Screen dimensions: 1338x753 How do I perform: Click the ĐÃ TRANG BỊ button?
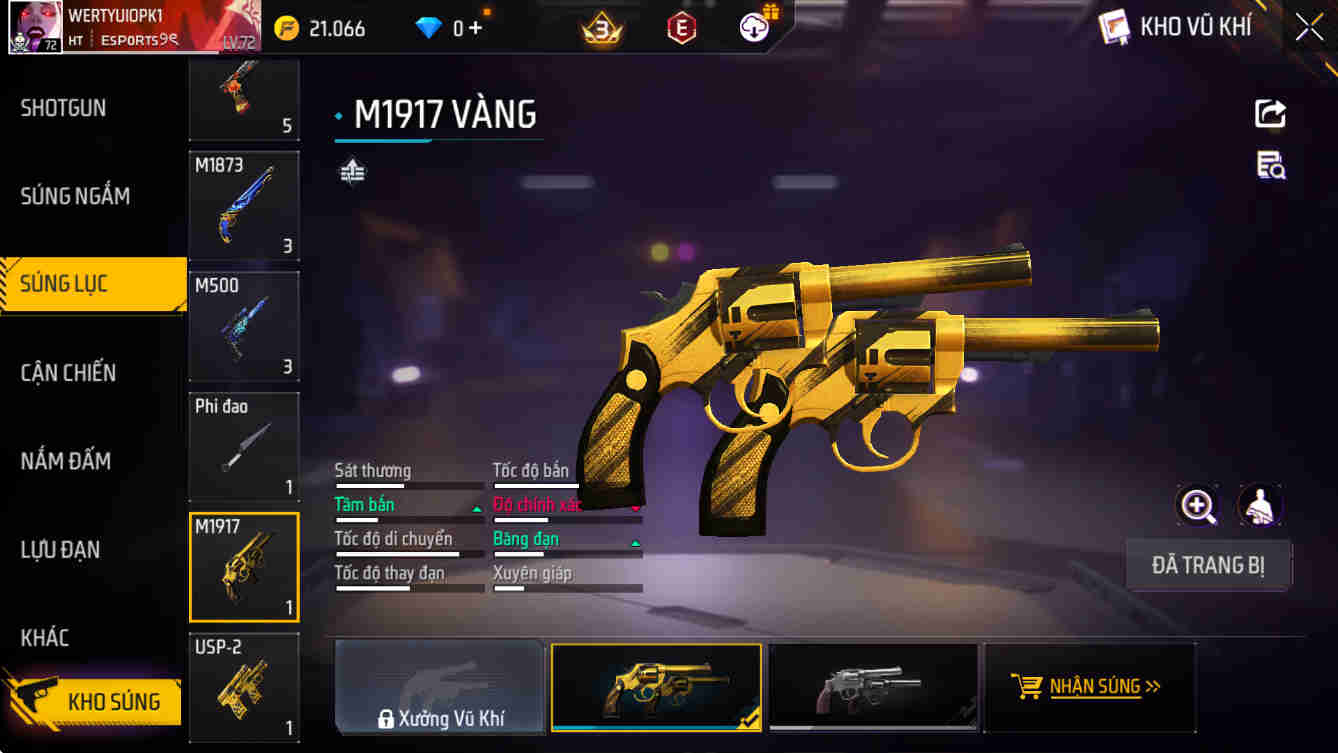click(x=1208, y=564)
